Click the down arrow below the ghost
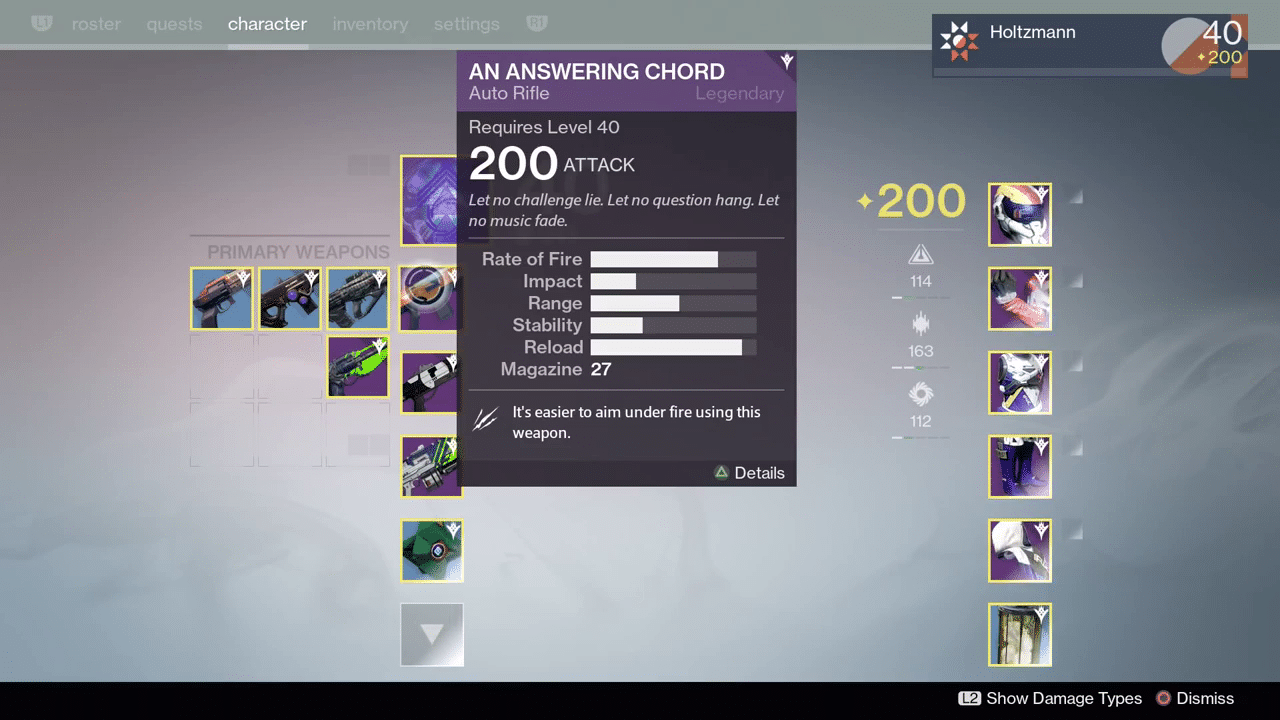1280x720 pixels. pyautogui.click(x=432, y=634)
